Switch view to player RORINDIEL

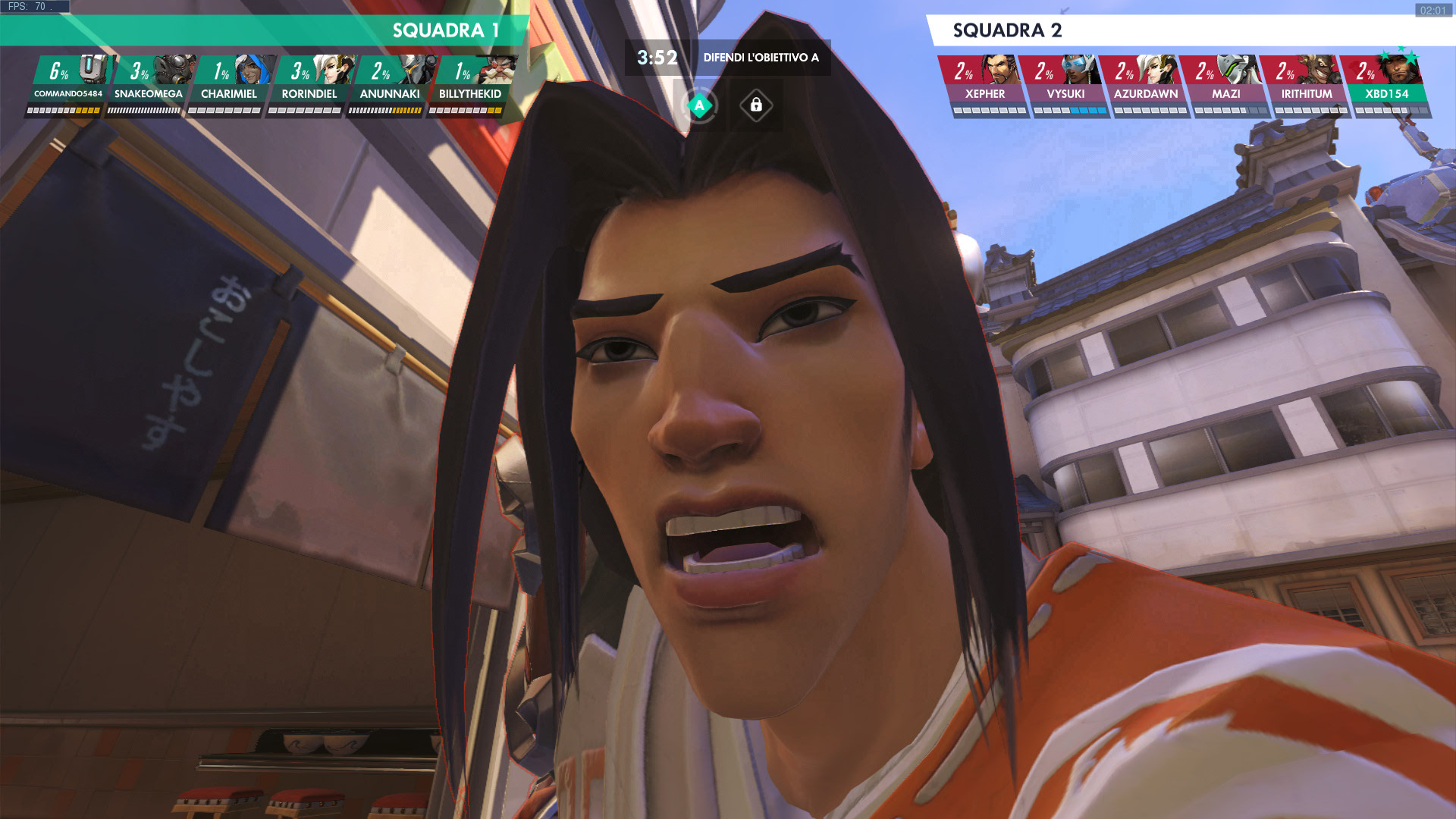tap(309, 83)
